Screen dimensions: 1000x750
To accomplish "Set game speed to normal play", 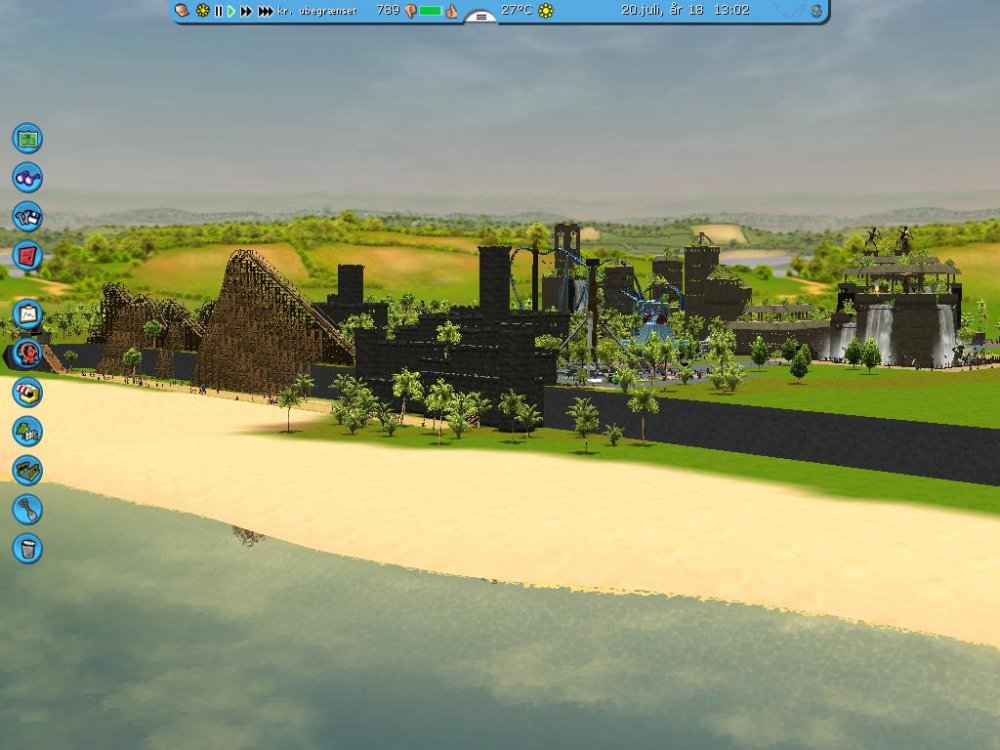I will [x=231, y=11].
